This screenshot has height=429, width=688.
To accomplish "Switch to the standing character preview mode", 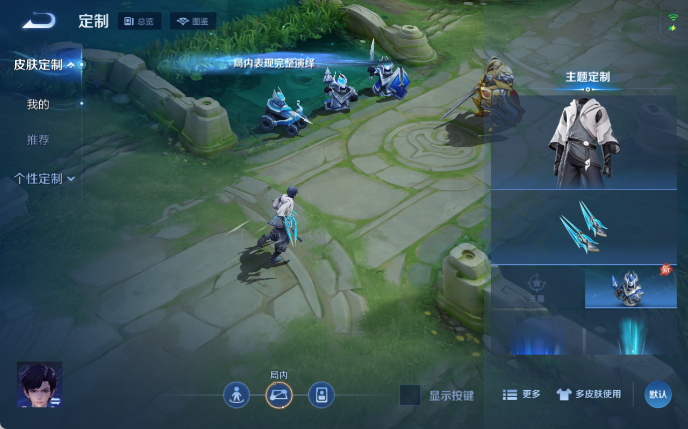I will [236, 395].
